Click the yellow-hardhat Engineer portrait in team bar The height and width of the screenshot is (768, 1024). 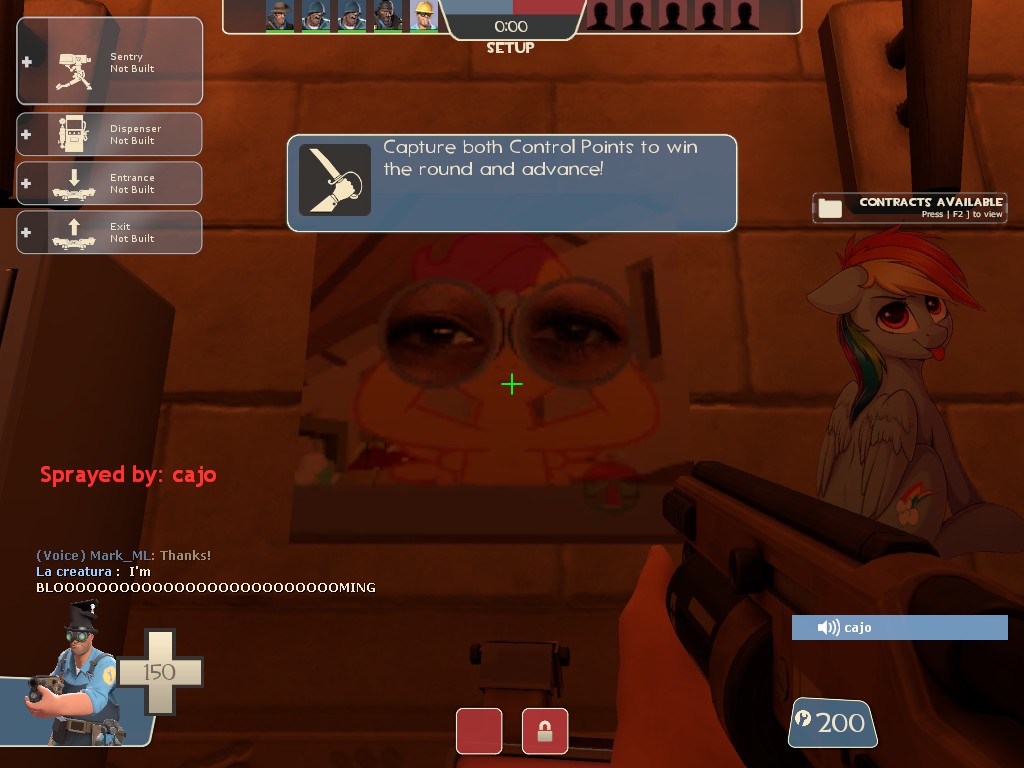(x=424, y=15)
